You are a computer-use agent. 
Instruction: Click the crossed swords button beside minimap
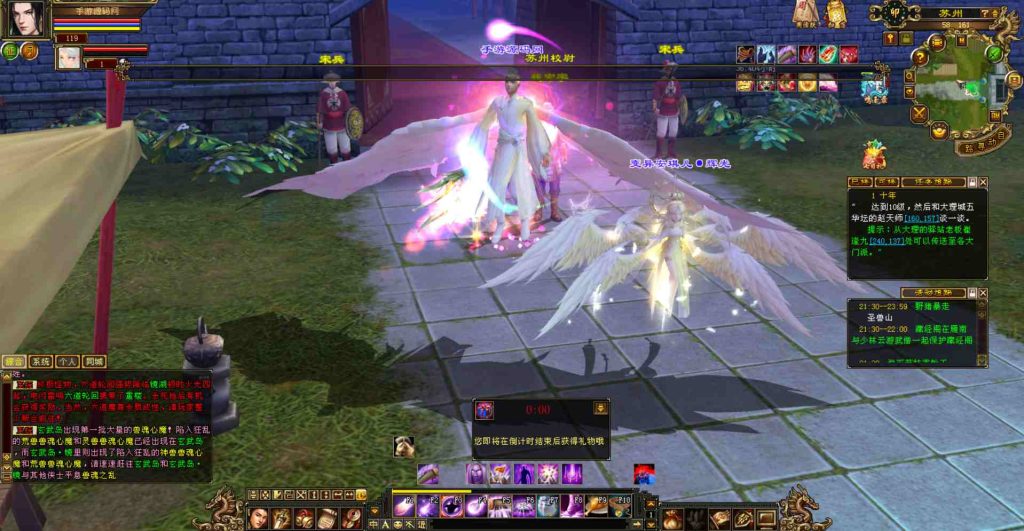tap(920, 114)
